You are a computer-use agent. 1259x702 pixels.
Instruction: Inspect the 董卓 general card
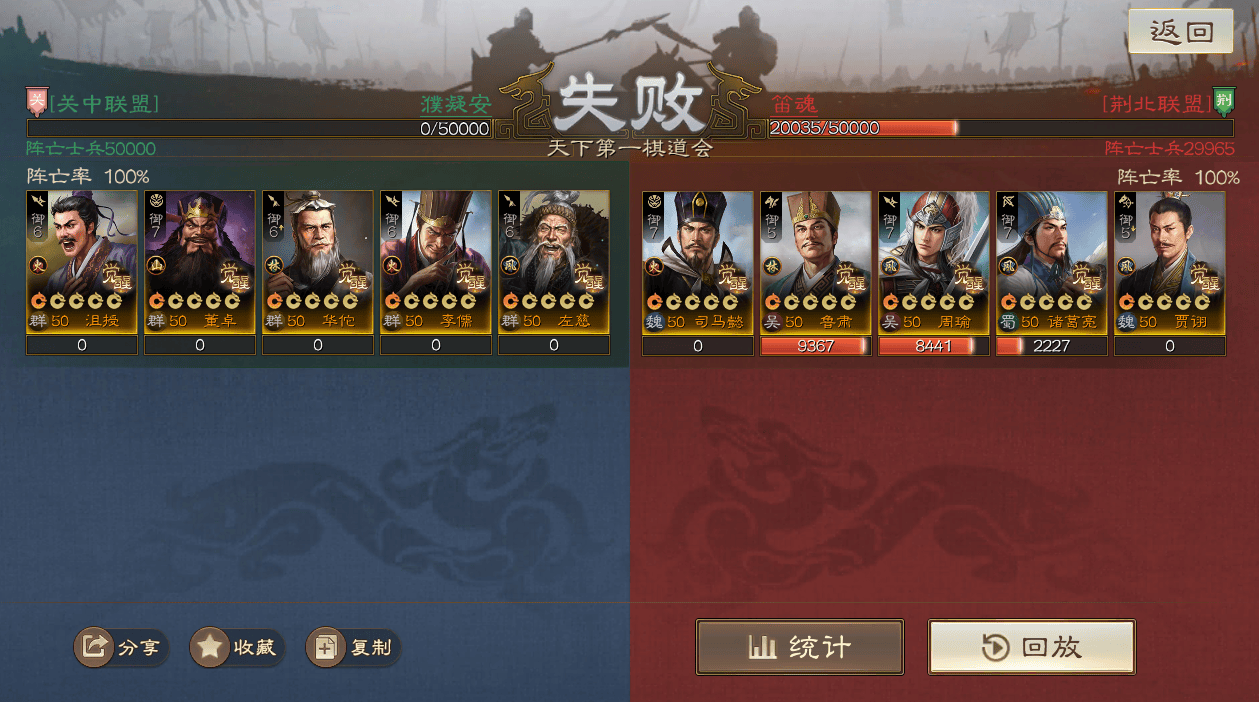[x=200, y=262]
